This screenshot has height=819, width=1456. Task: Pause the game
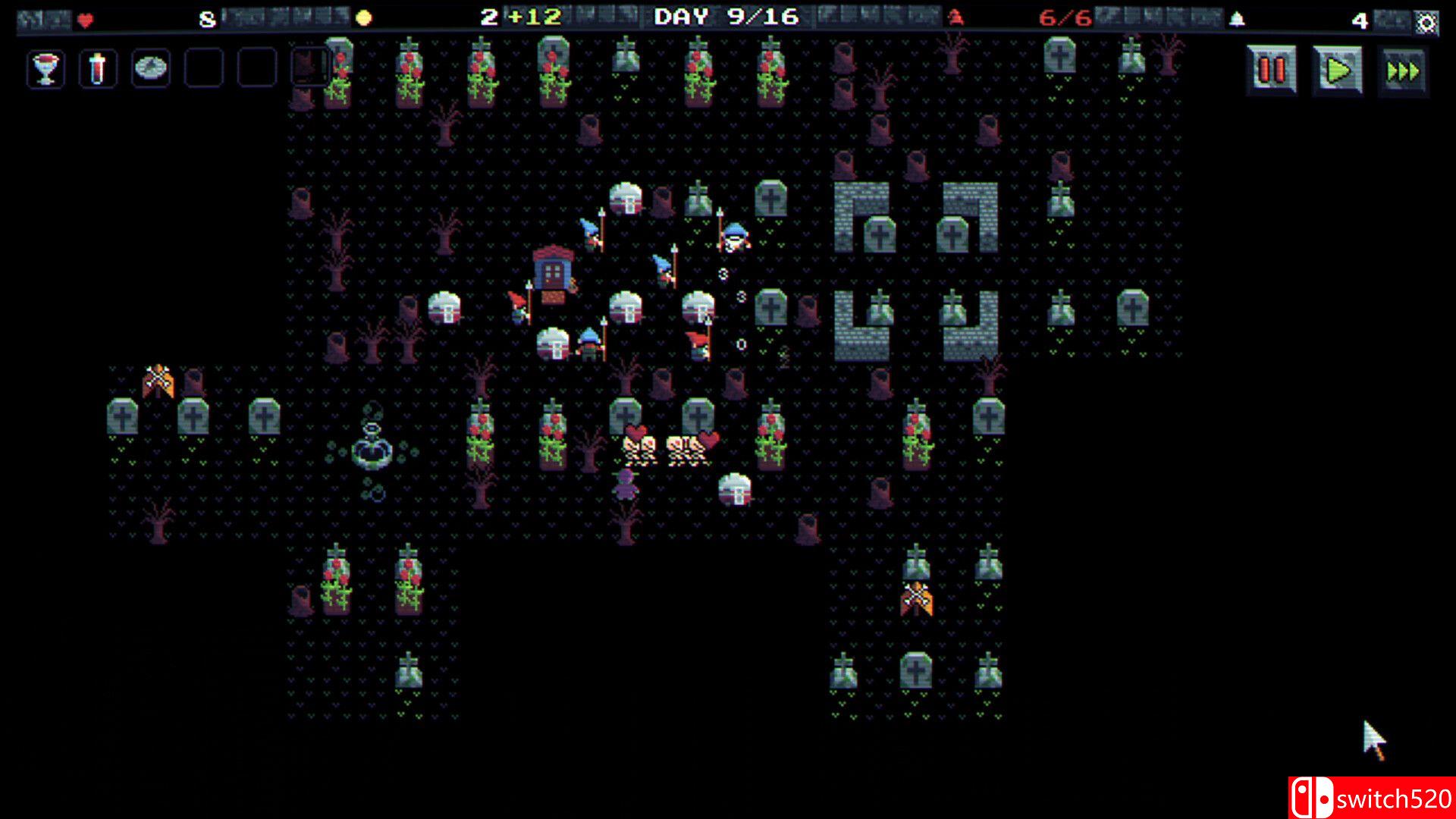point(1269,68)
